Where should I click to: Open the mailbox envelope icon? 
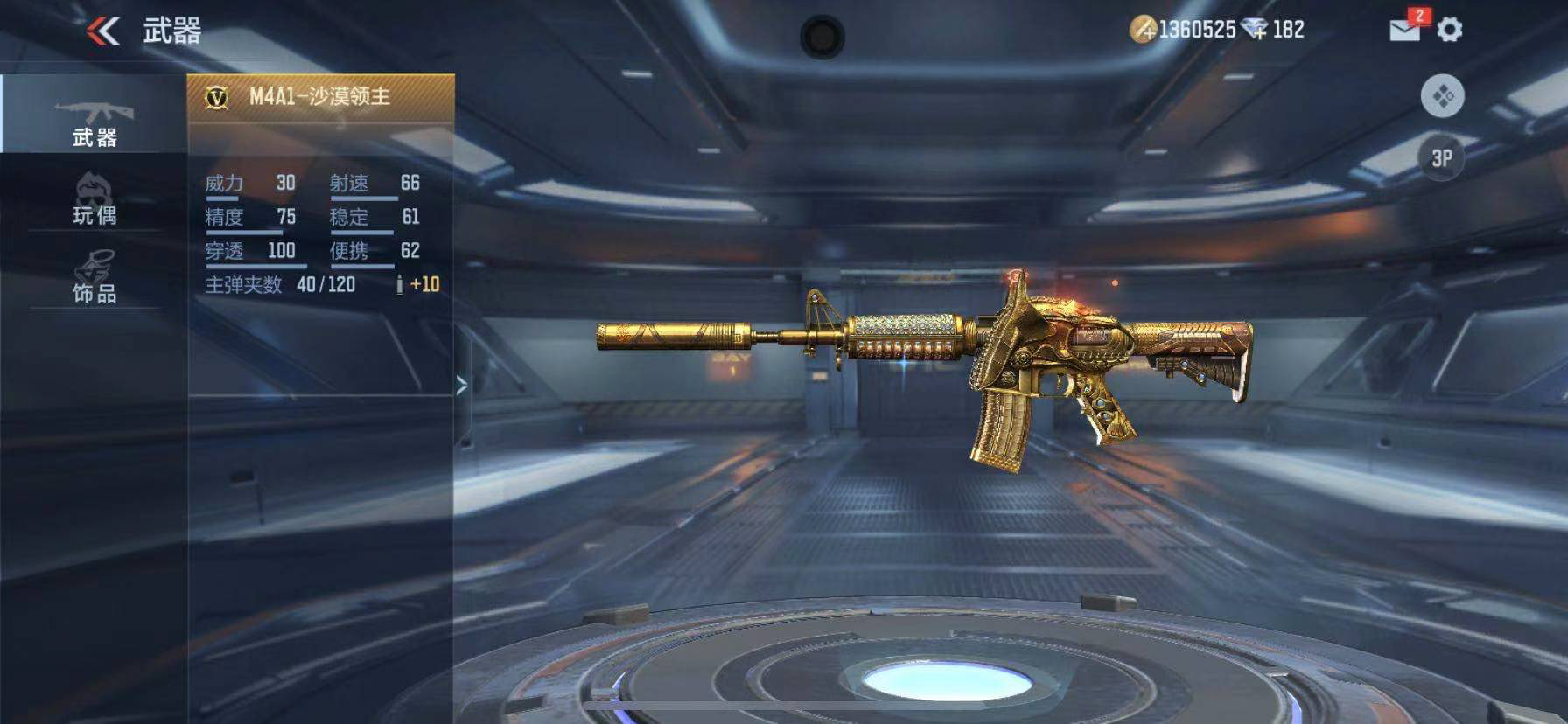click(1405, 30)
